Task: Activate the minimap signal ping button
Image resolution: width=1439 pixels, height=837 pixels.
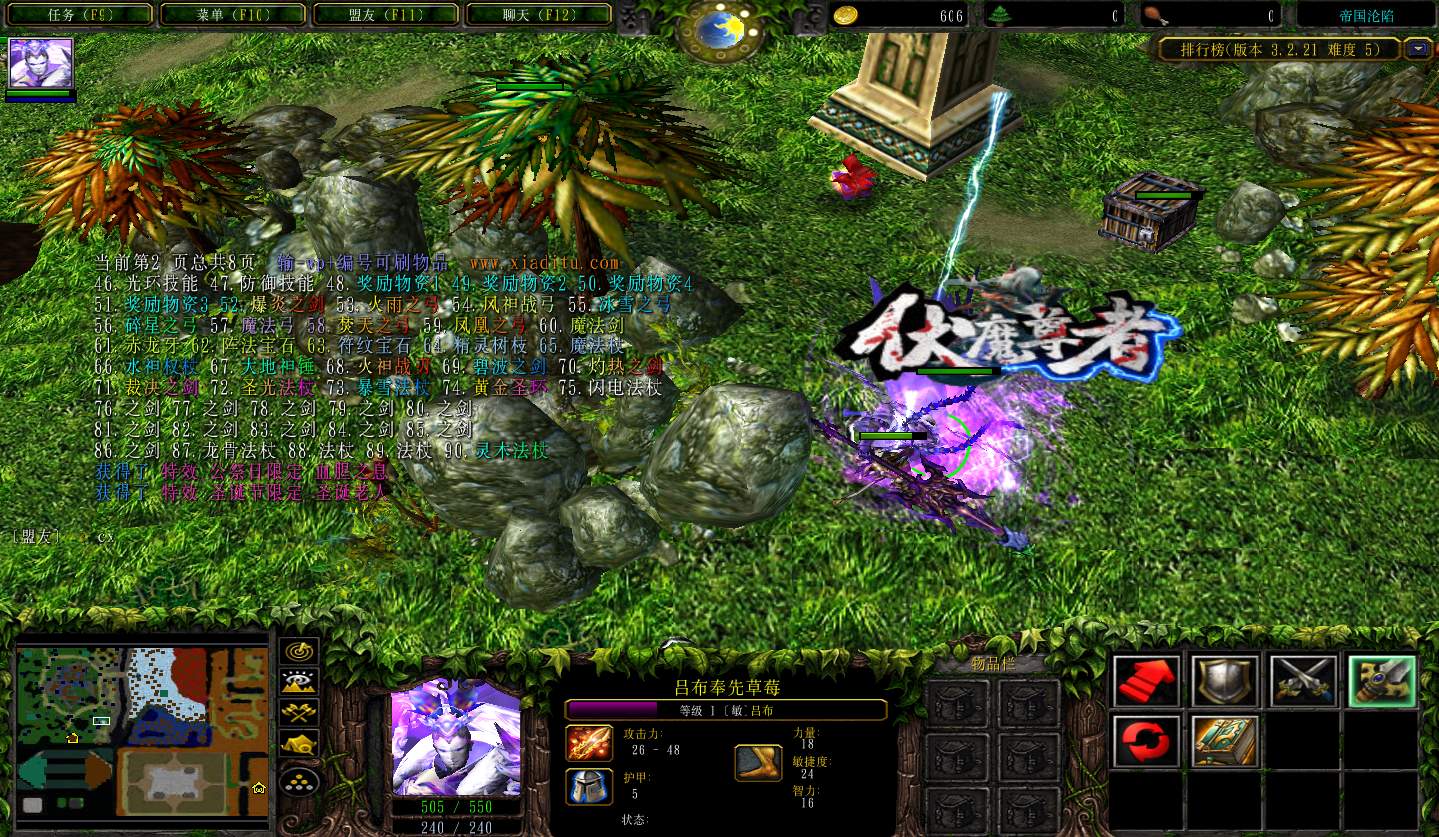Action: click(x=299, y=651)
